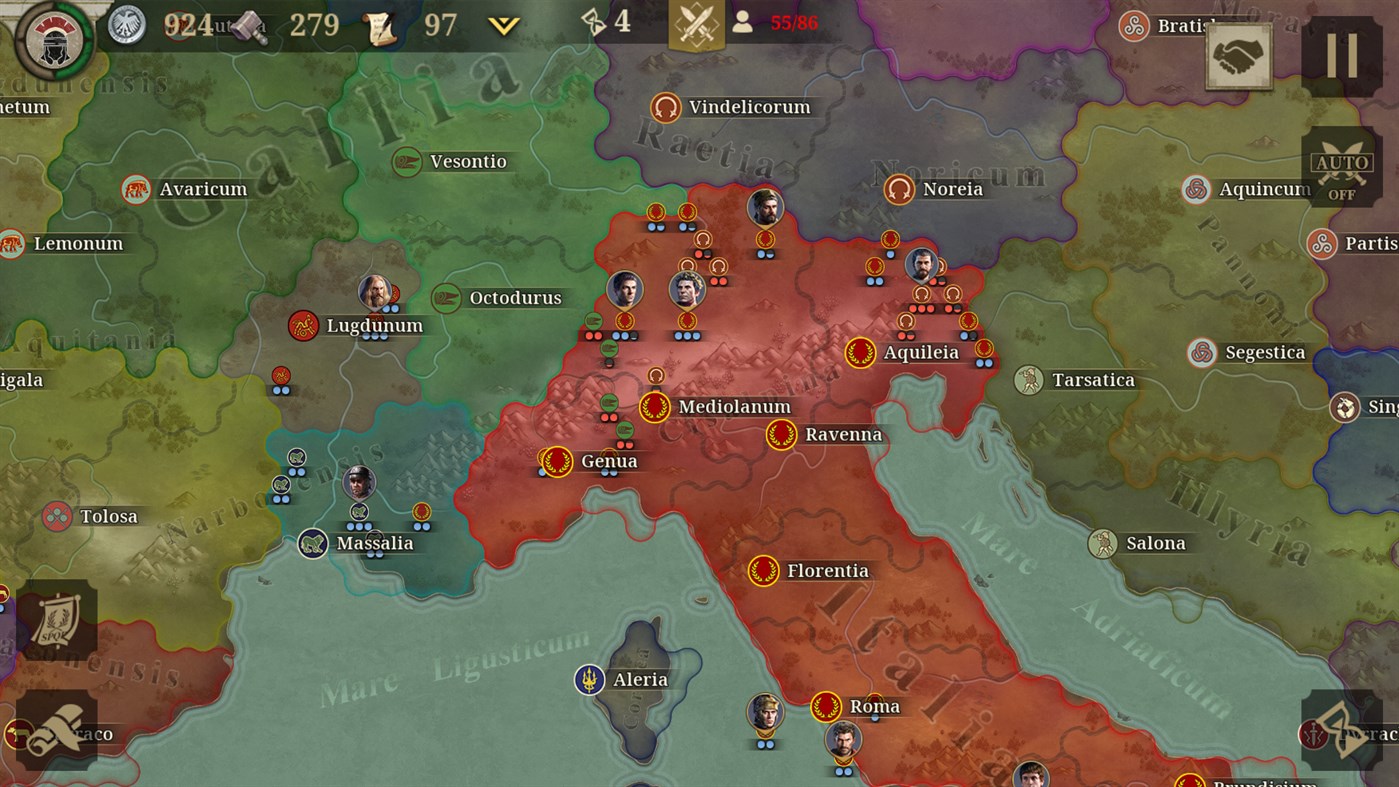Click the Mediolanum city label
This screenshot has width=1399, height=787.
[x=733, y=407]
